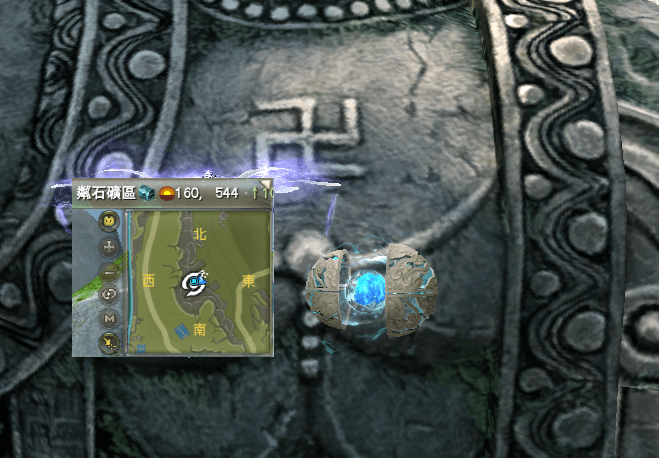Click the topmost gold button beside the minimap
The height and width of the screenshot is (458, 659).
click(x=108, y=220)
